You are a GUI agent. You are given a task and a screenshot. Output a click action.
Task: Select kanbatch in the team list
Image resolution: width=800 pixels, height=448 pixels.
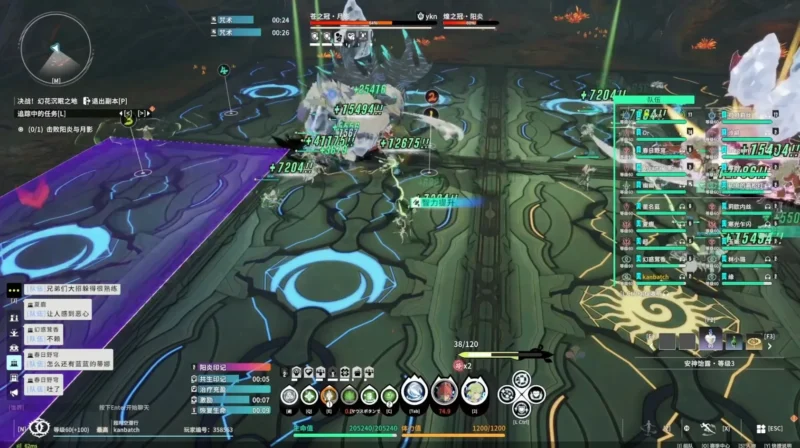pyautogui.click(x=654, y=274)
